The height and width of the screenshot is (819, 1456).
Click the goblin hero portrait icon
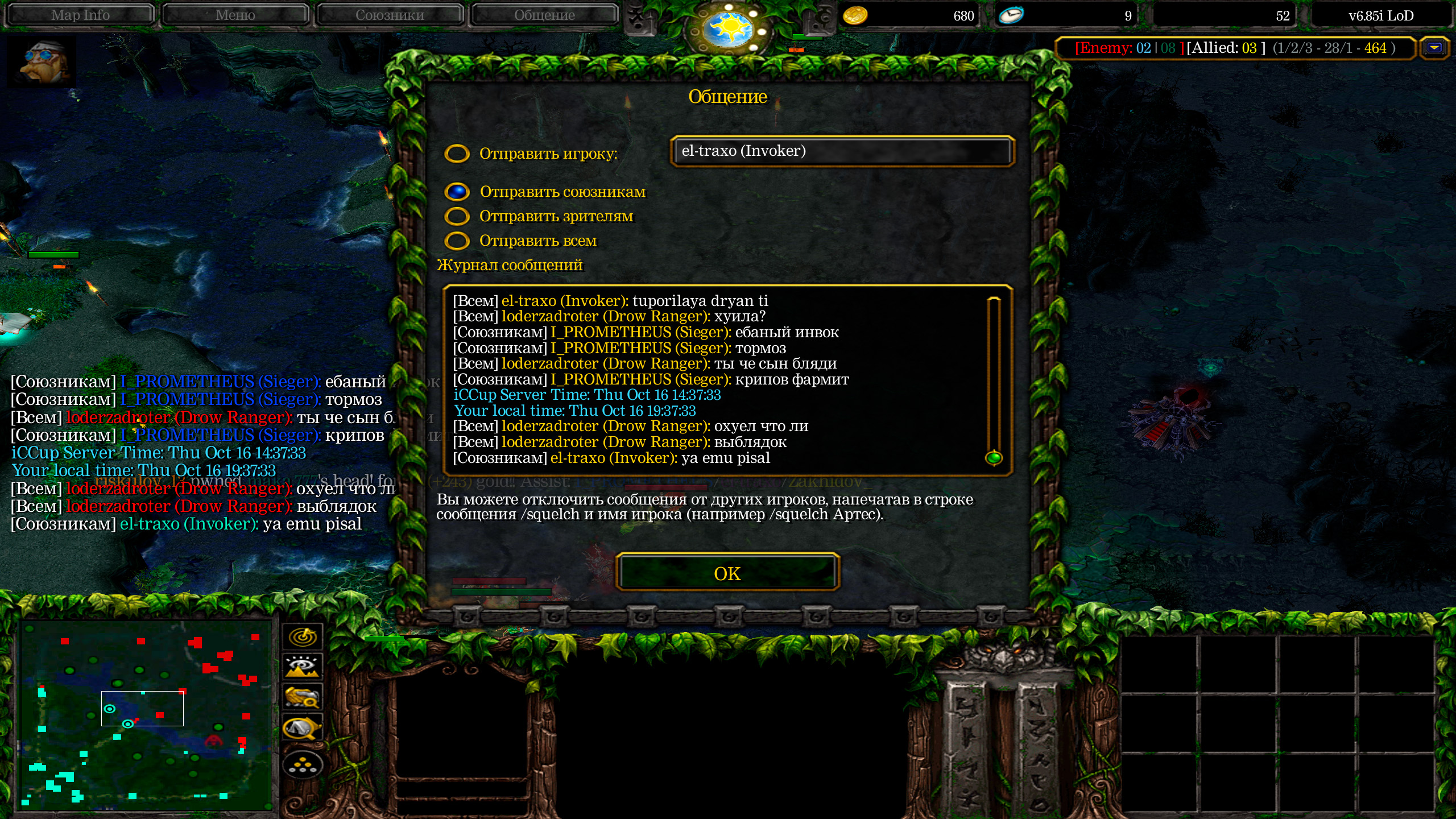[41, 61]
